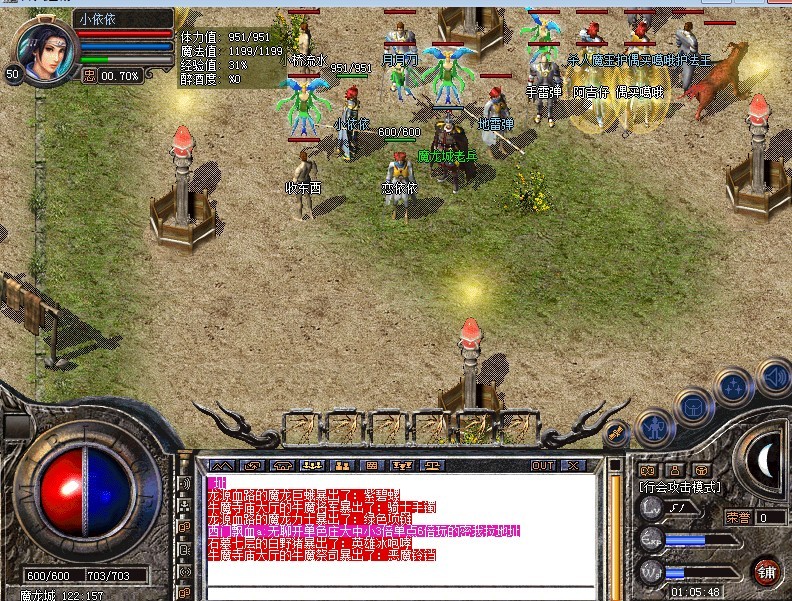Open the bag with the box icon button

(692, 405)
